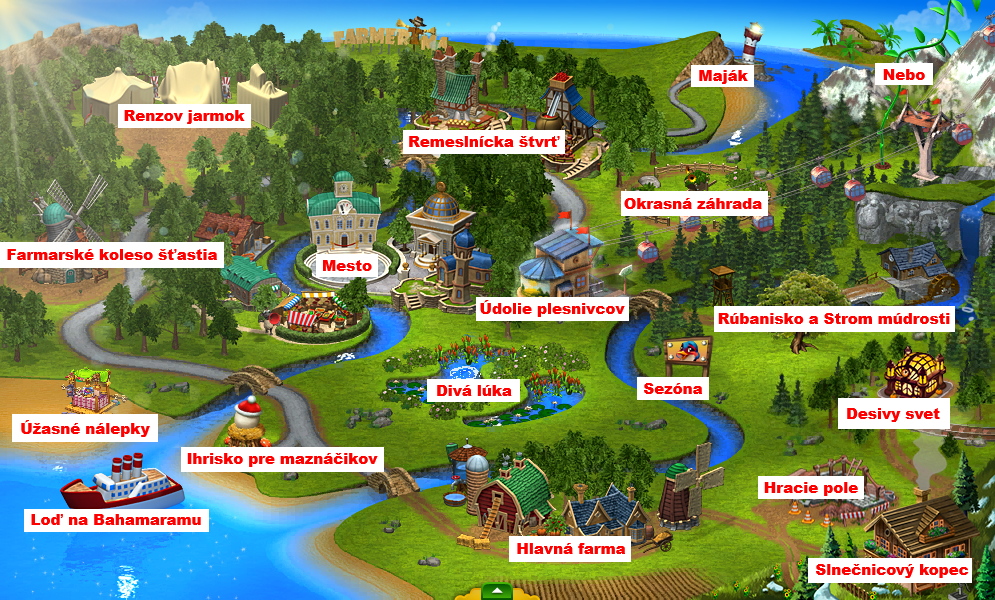The height and width of the screenshot is (600, 995).
Task: Choose the Desivy svet label
Action: 892,413
